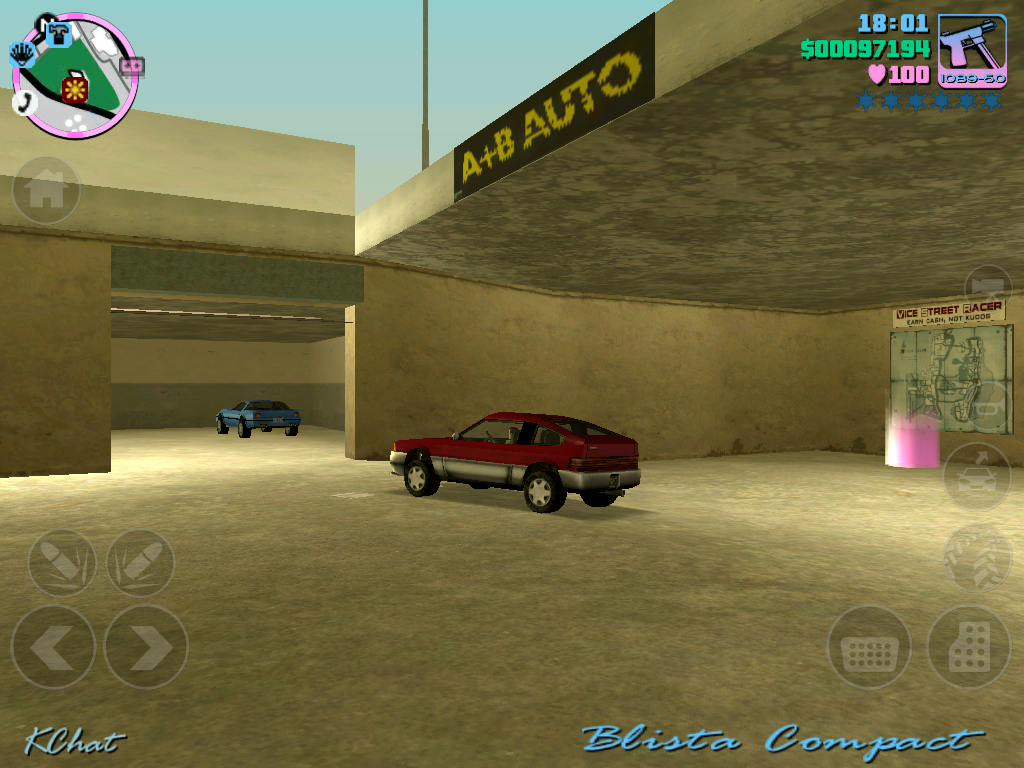Tap the tall accelerator pedal button
Viewport: 1024px width, 768px height.
968,648
